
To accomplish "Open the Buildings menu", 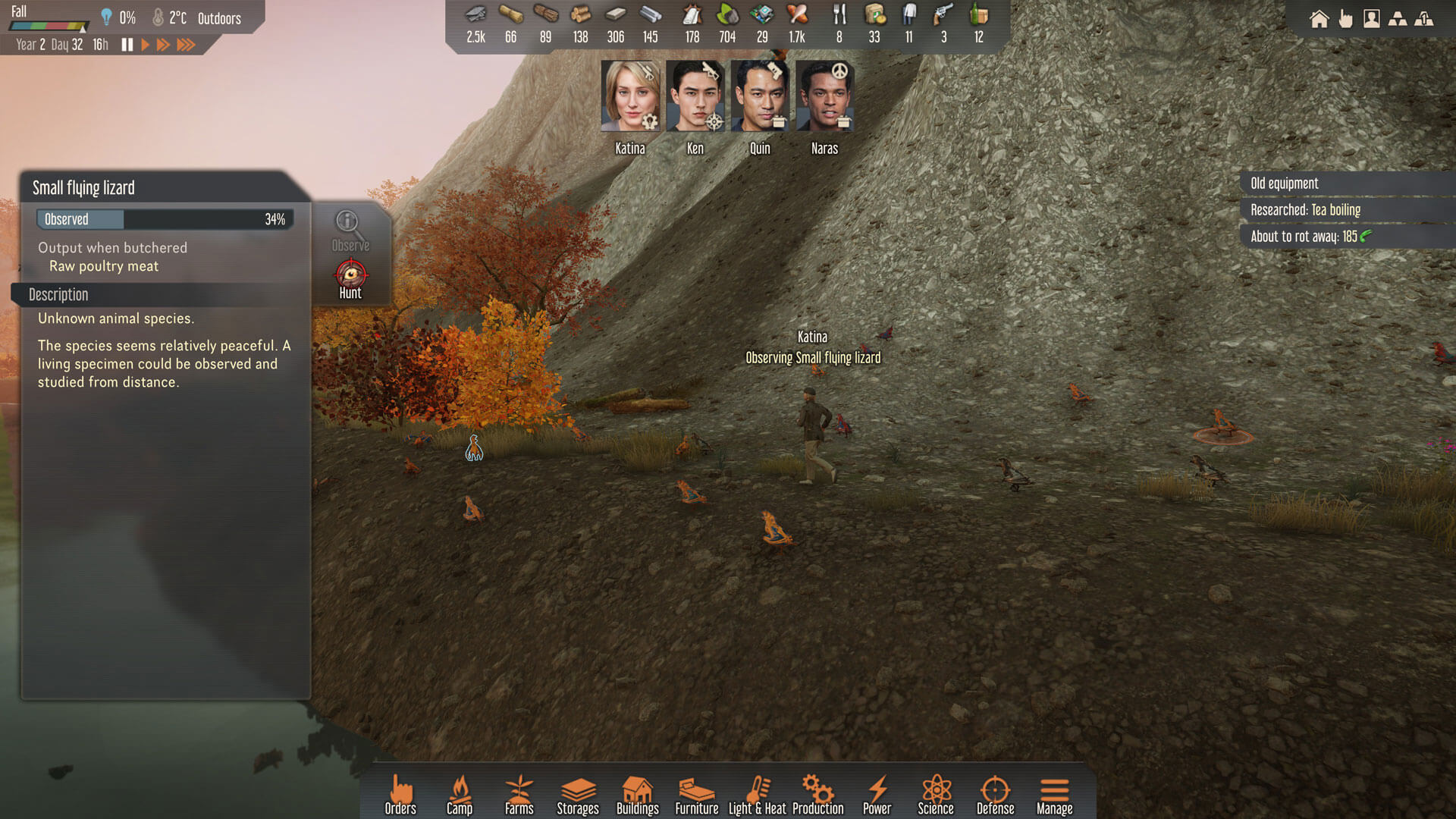I will 637,795.
